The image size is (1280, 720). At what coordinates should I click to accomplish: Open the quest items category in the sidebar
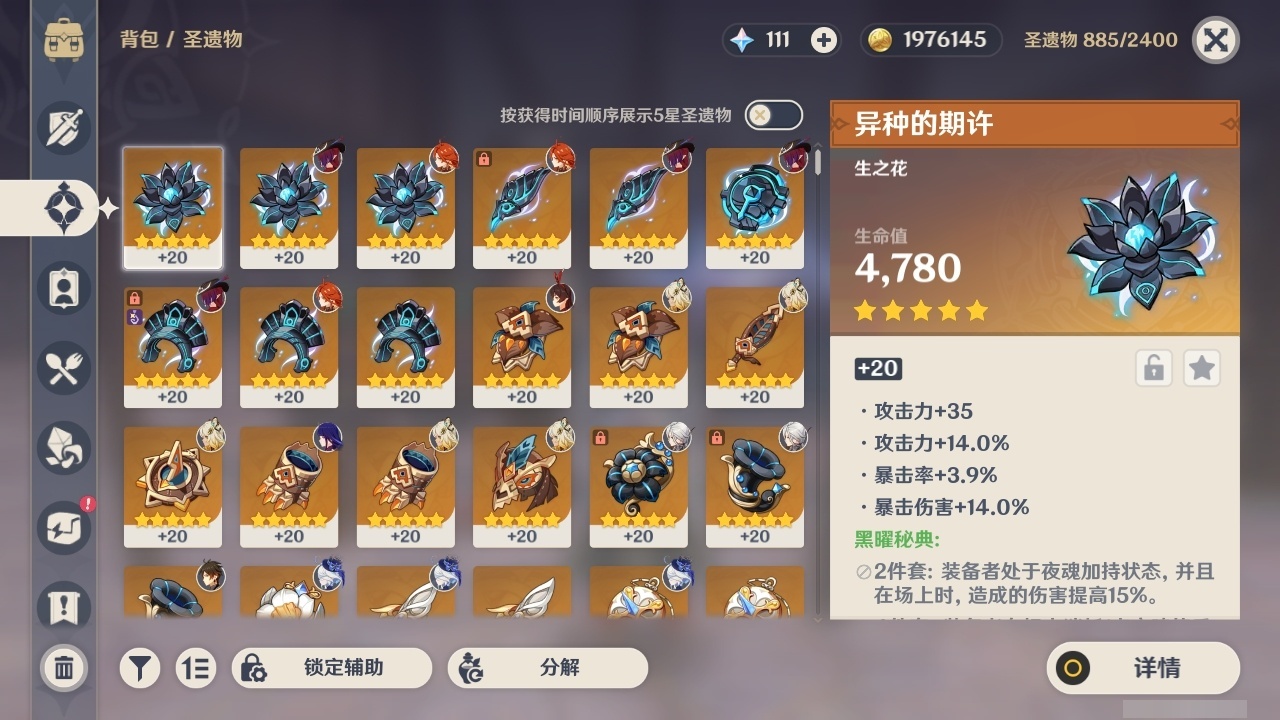[62, 608]
